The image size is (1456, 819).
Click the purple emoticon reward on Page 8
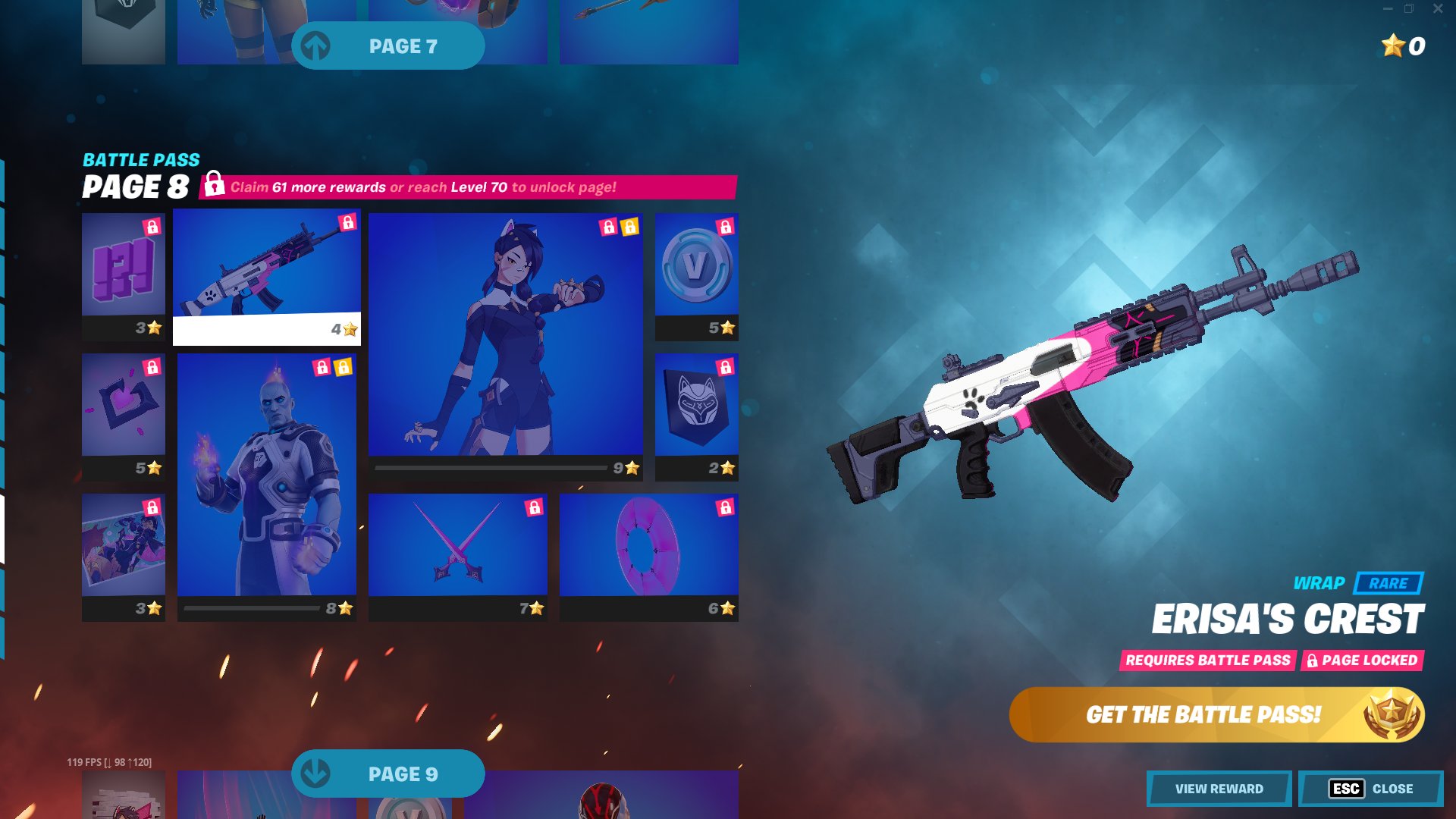123,265
